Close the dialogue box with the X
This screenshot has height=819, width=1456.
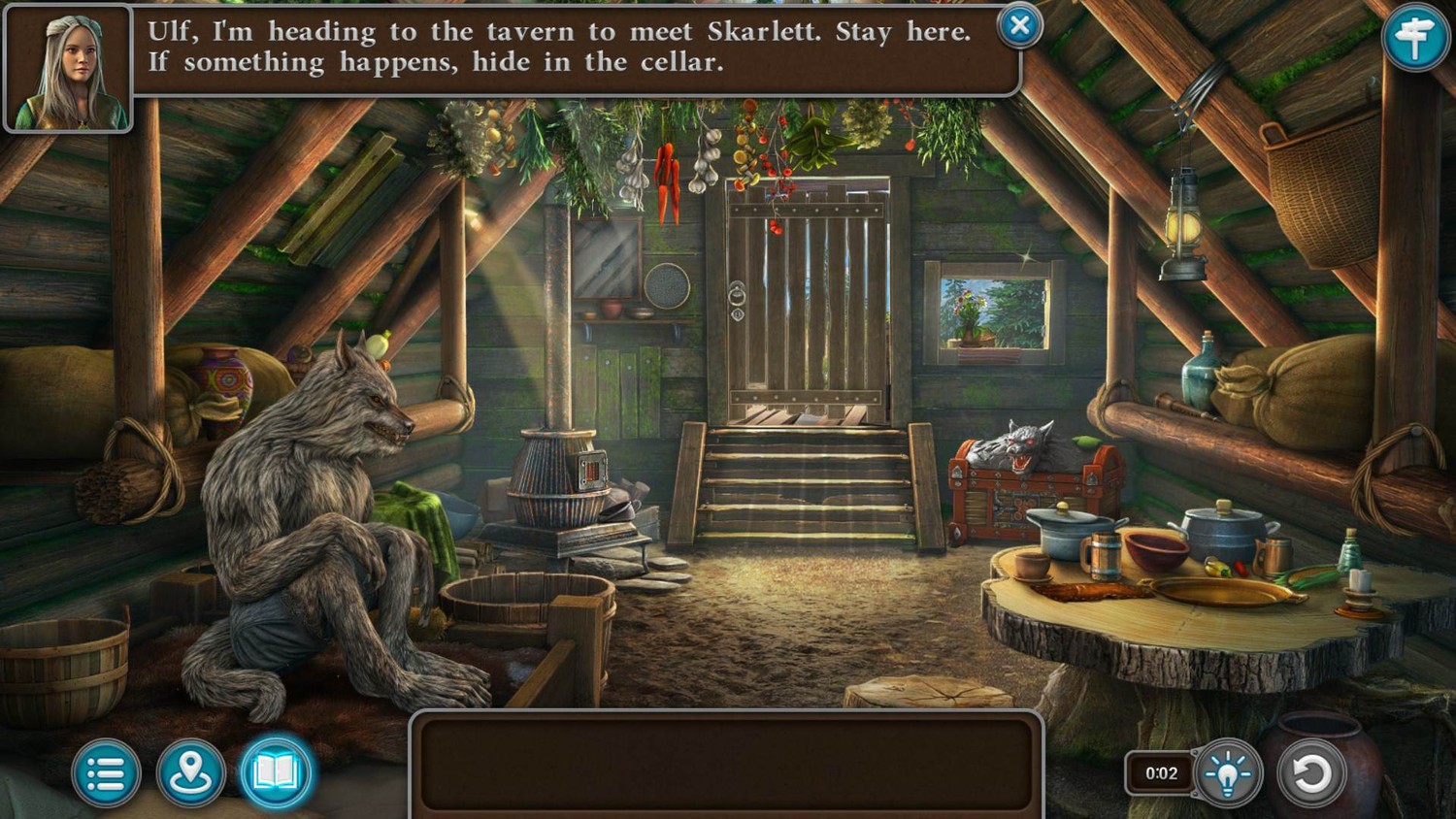click(x=1019, y=26)
